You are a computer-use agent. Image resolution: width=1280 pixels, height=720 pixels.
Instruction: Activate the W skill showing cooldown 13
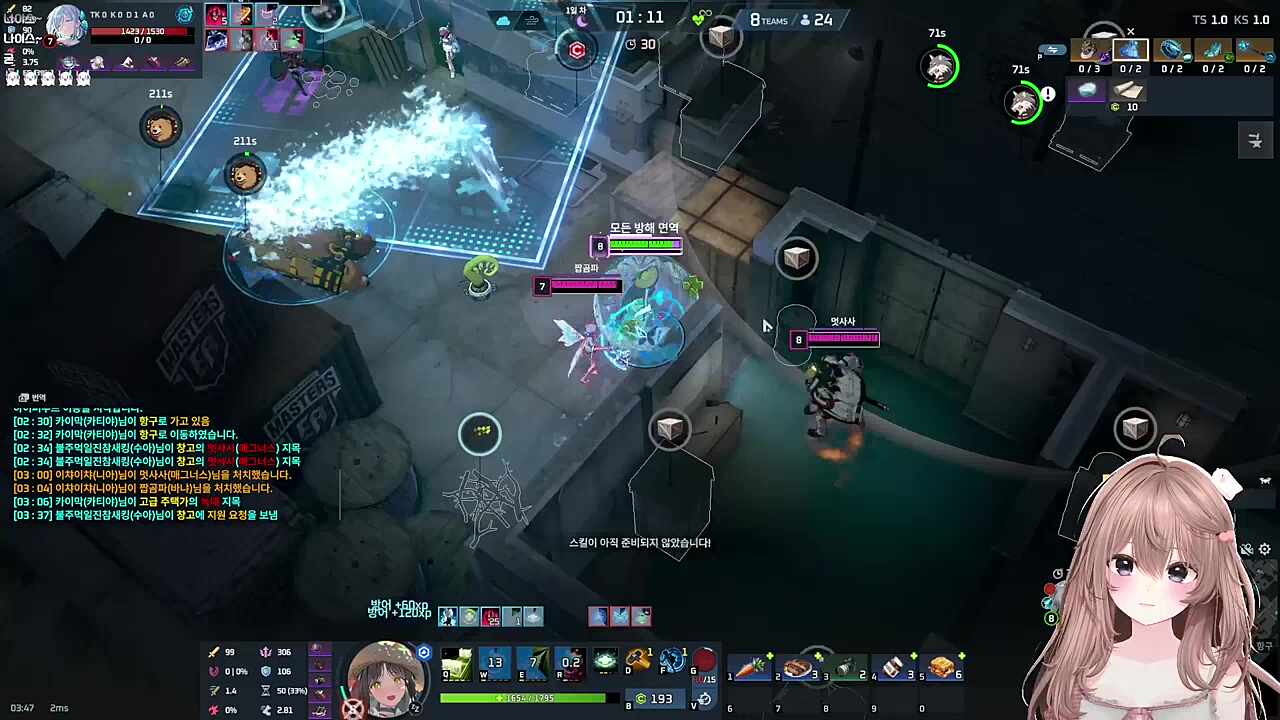point(495,663)
